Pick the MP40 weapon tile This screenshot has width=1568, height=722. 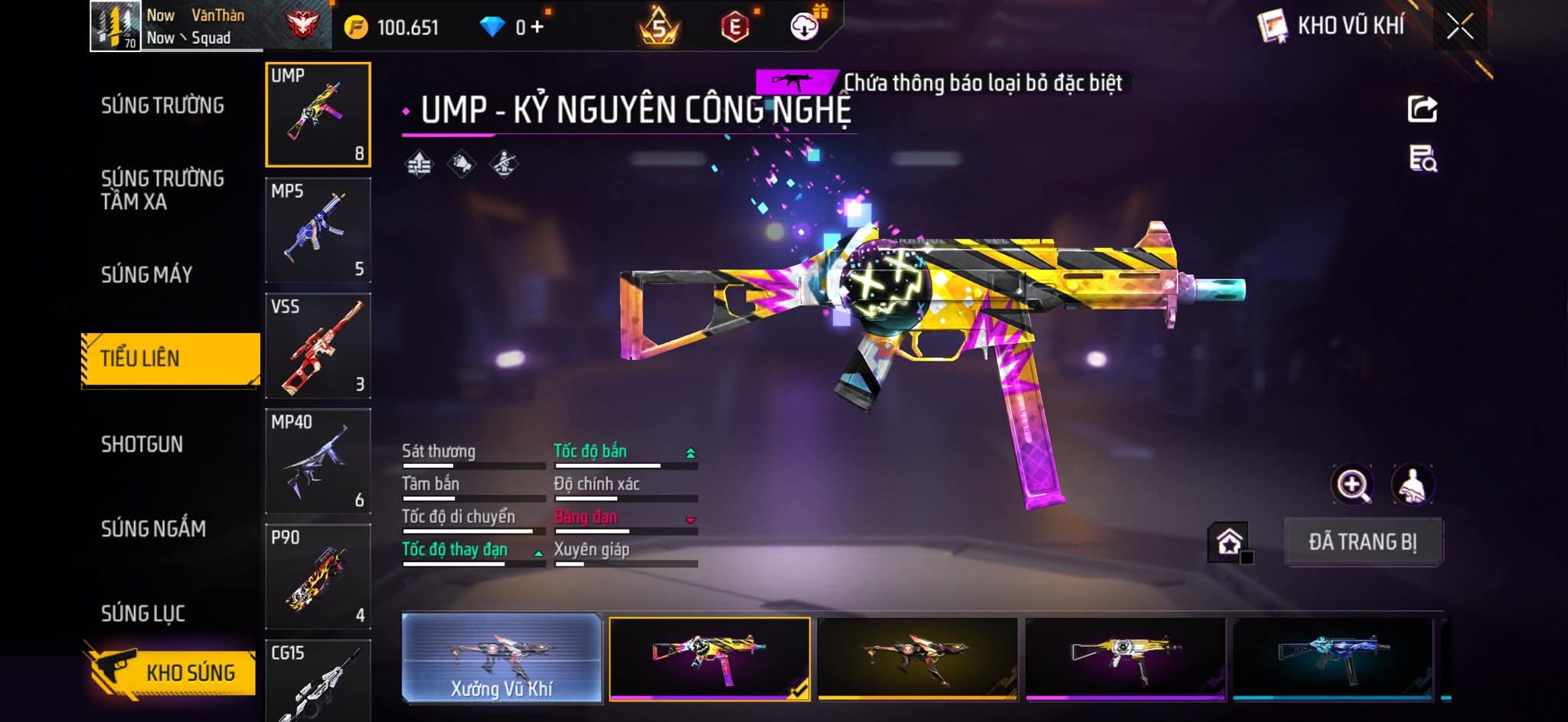coord(318,461)
